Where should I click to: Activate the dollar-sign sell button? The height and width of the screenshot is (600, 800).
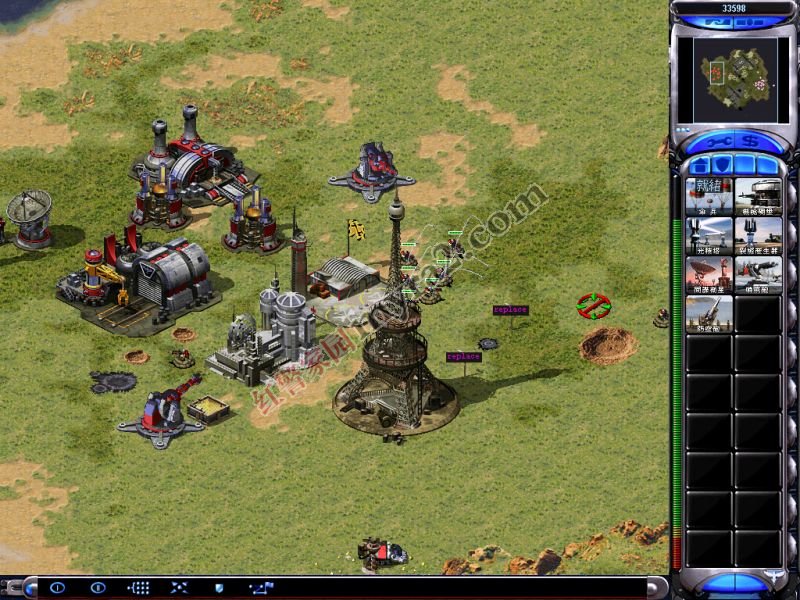coord(750,142)
